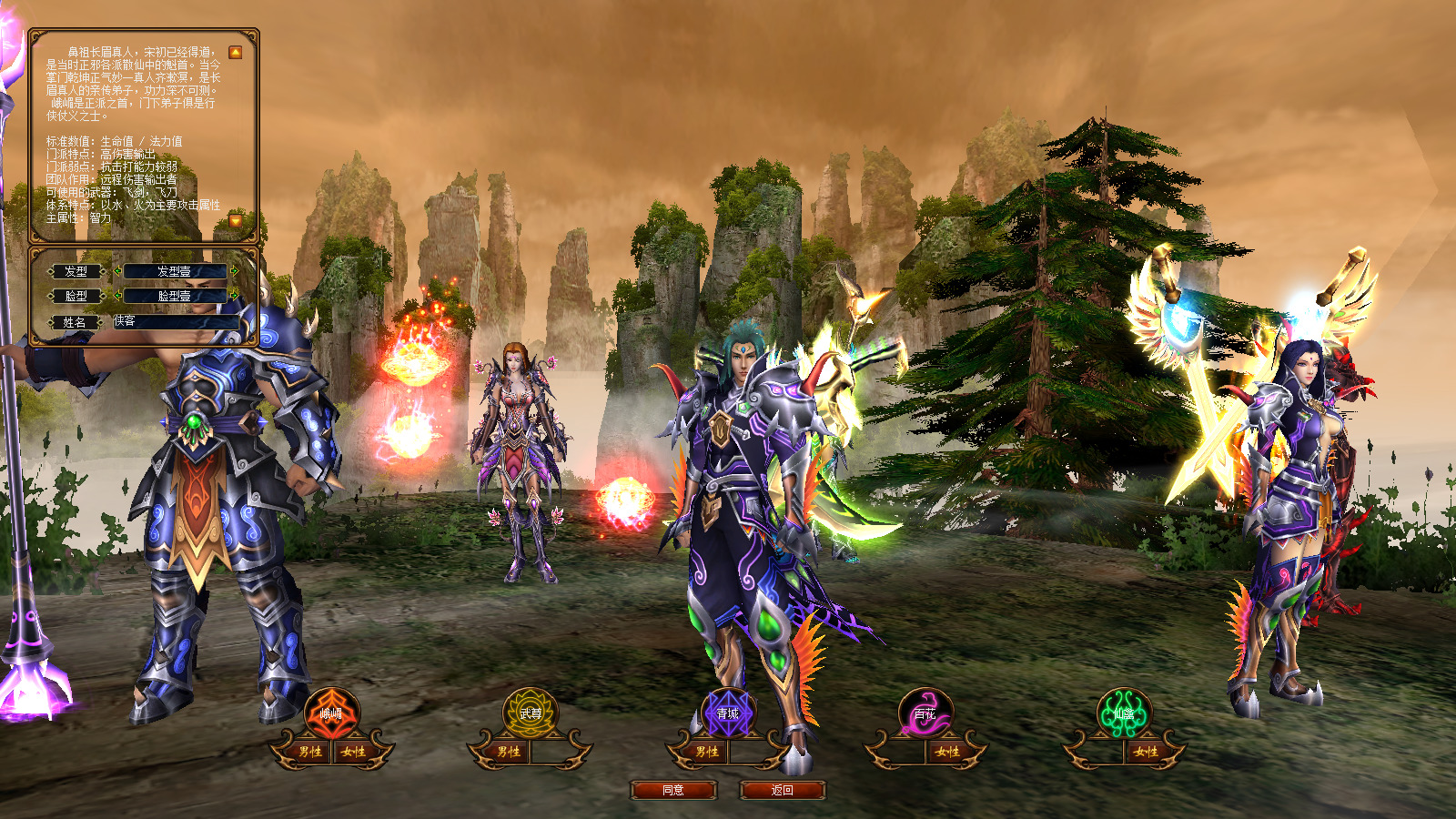Confirm character with the 同意 button
This screenshot has height=819, width=1456.
pyautogui.click(x=673, y=790)
